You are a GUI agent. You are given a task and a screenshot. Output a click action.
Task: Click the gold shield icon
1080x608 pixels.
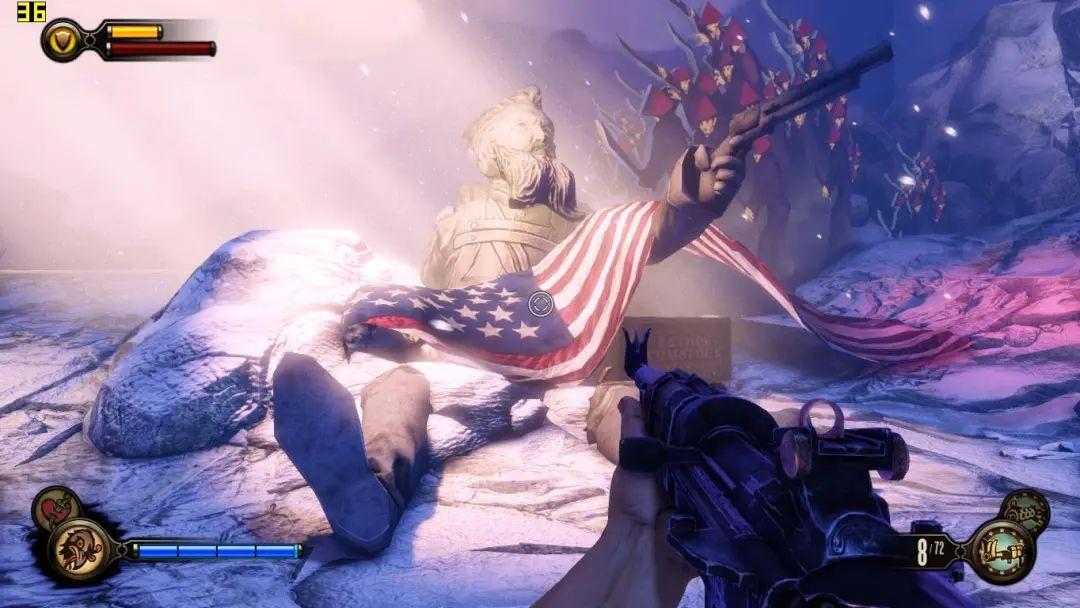[x=62, y=40]
